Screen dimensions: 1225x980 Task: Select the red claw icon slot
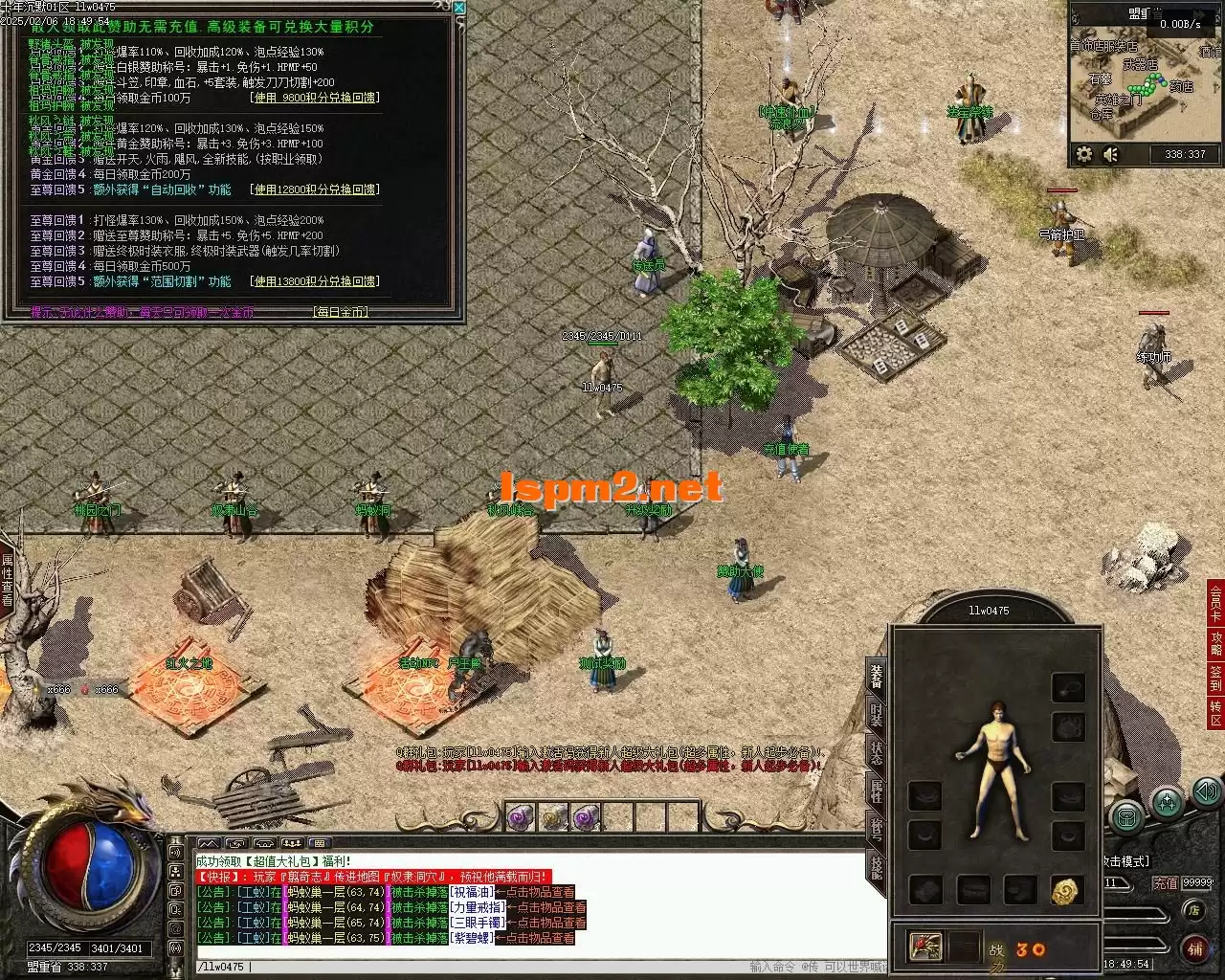(x=925, y=947)
